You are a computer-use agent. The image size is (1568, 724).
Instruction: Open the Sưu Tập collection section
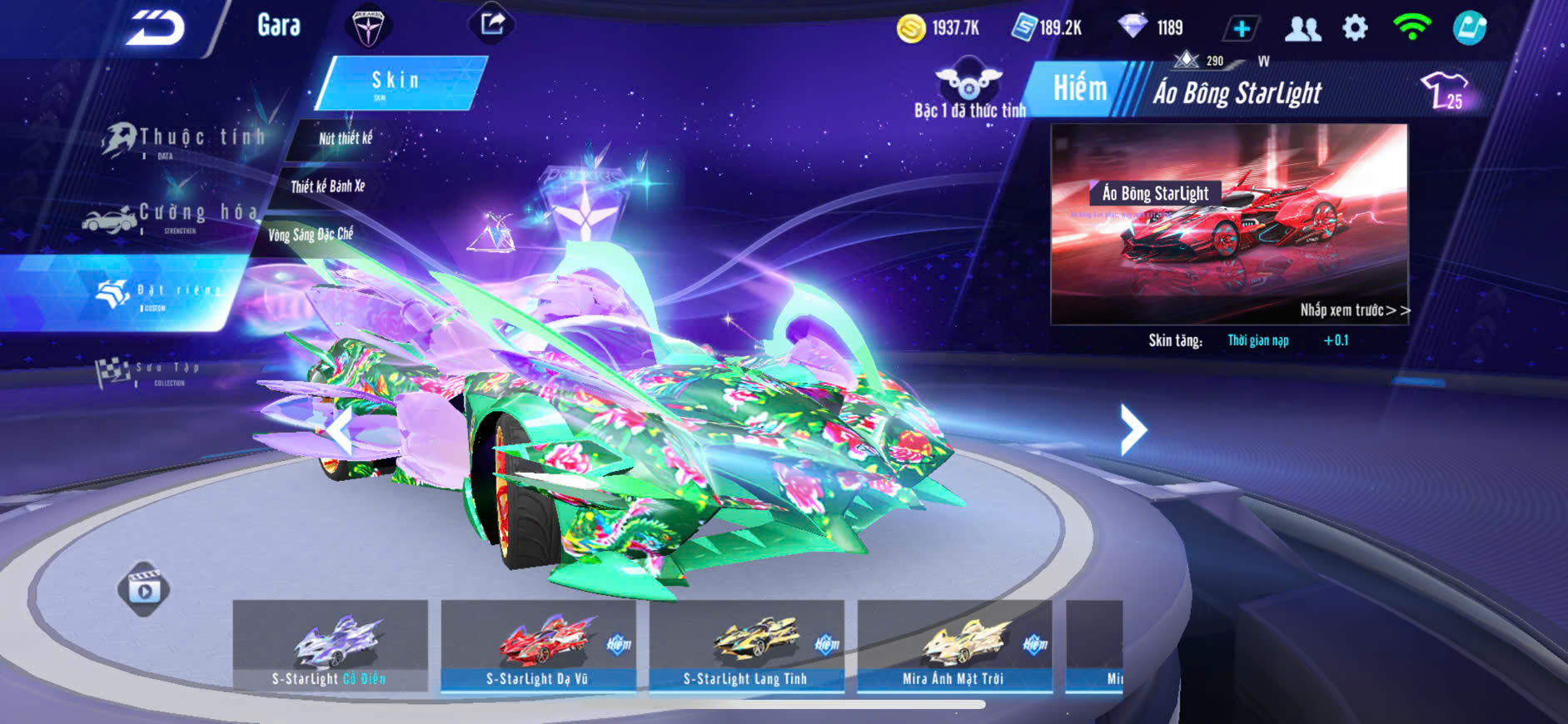[150, 372]
